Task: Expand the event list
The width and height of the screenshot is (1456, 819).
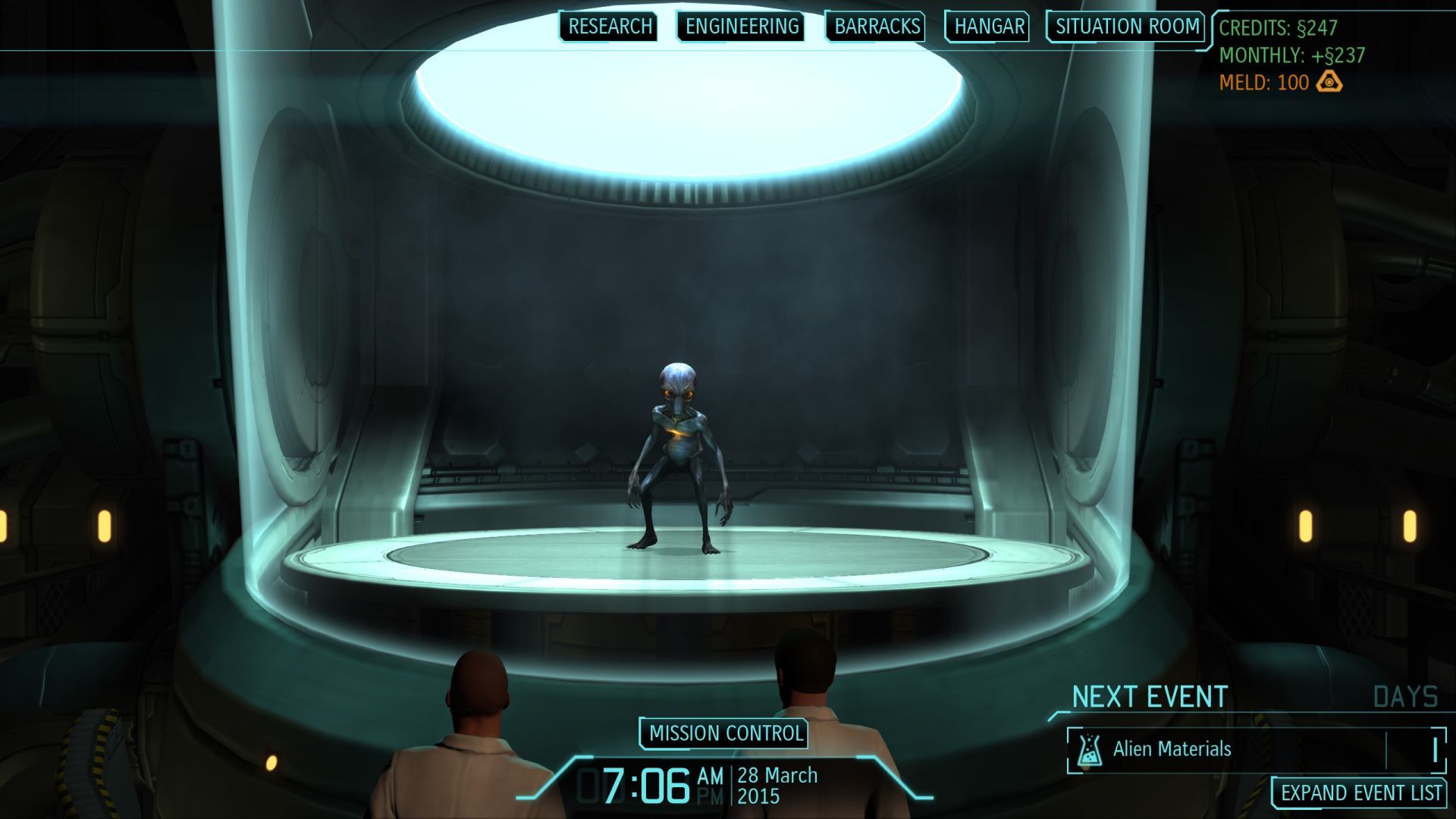Action: (1360, 793)
